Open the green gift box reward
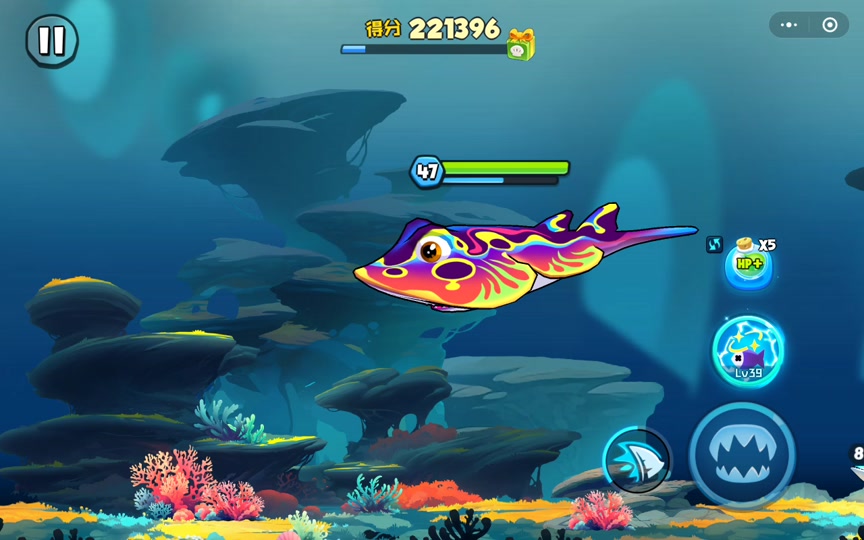Screen dimensions: 864x540 [520, 44]
